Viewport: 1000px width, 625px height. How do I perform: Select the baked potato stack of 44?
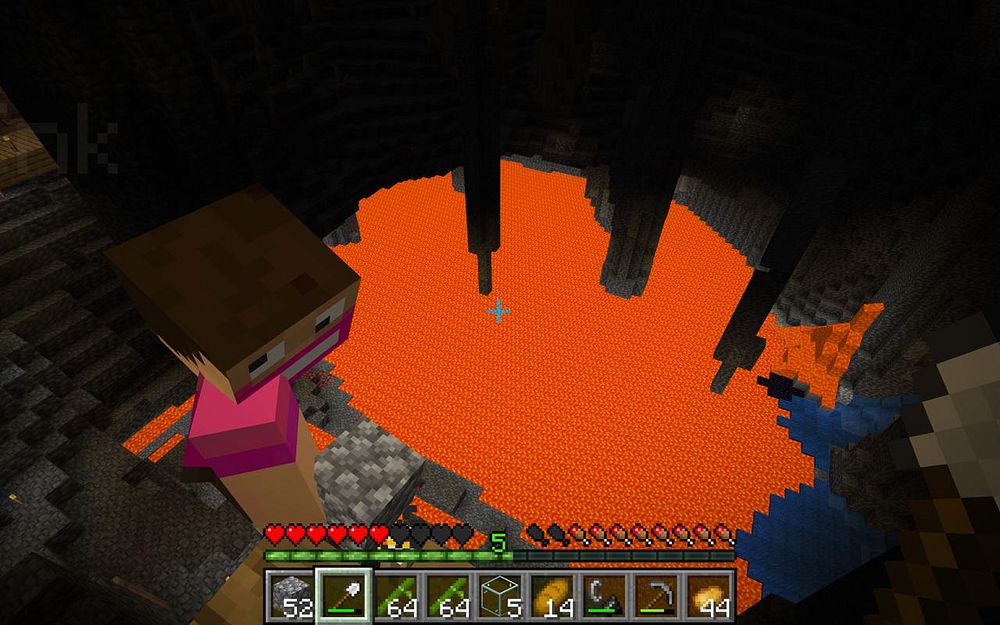pyautogui.click(x=708, y=594)
